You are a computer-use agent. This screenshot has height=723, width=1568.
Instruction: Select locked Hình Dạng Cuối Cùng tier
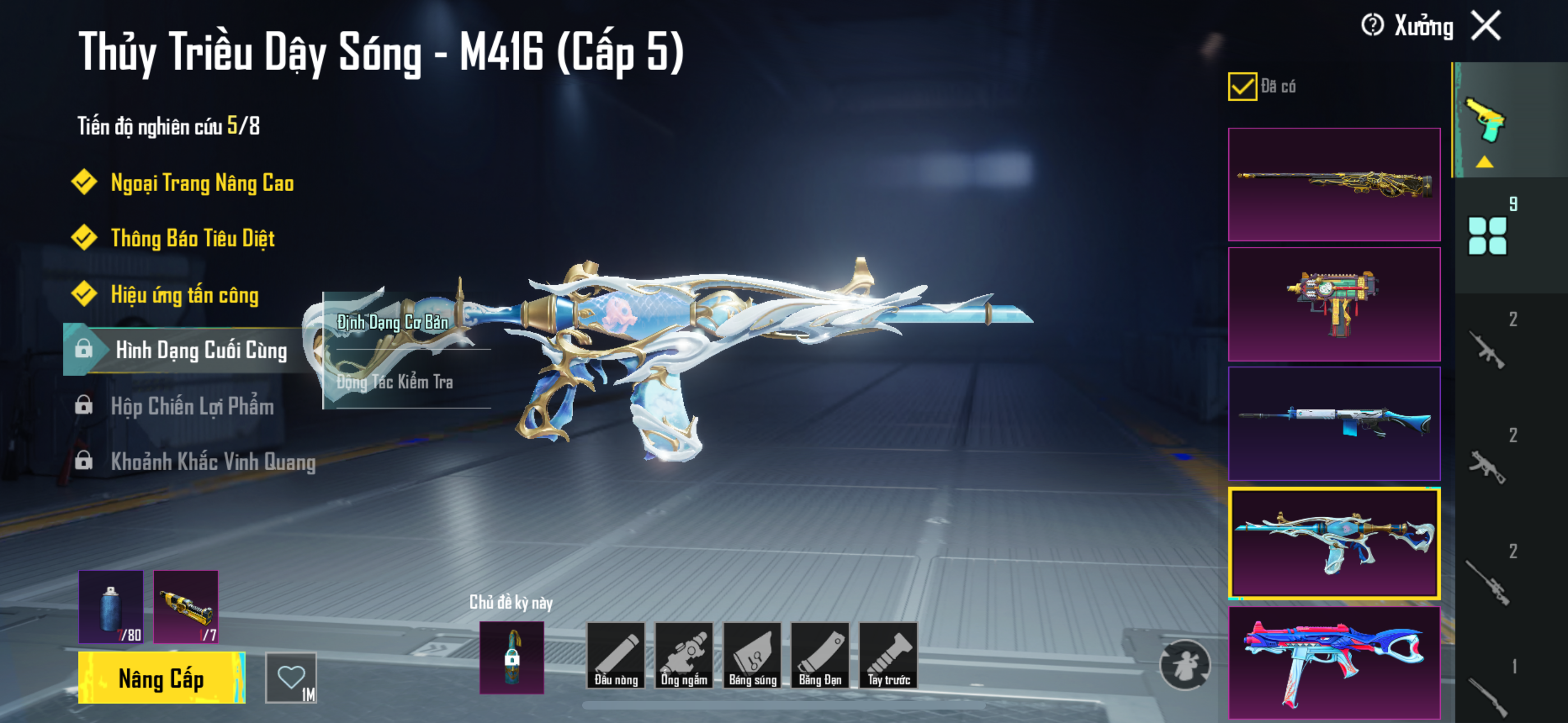click(201, 350)
